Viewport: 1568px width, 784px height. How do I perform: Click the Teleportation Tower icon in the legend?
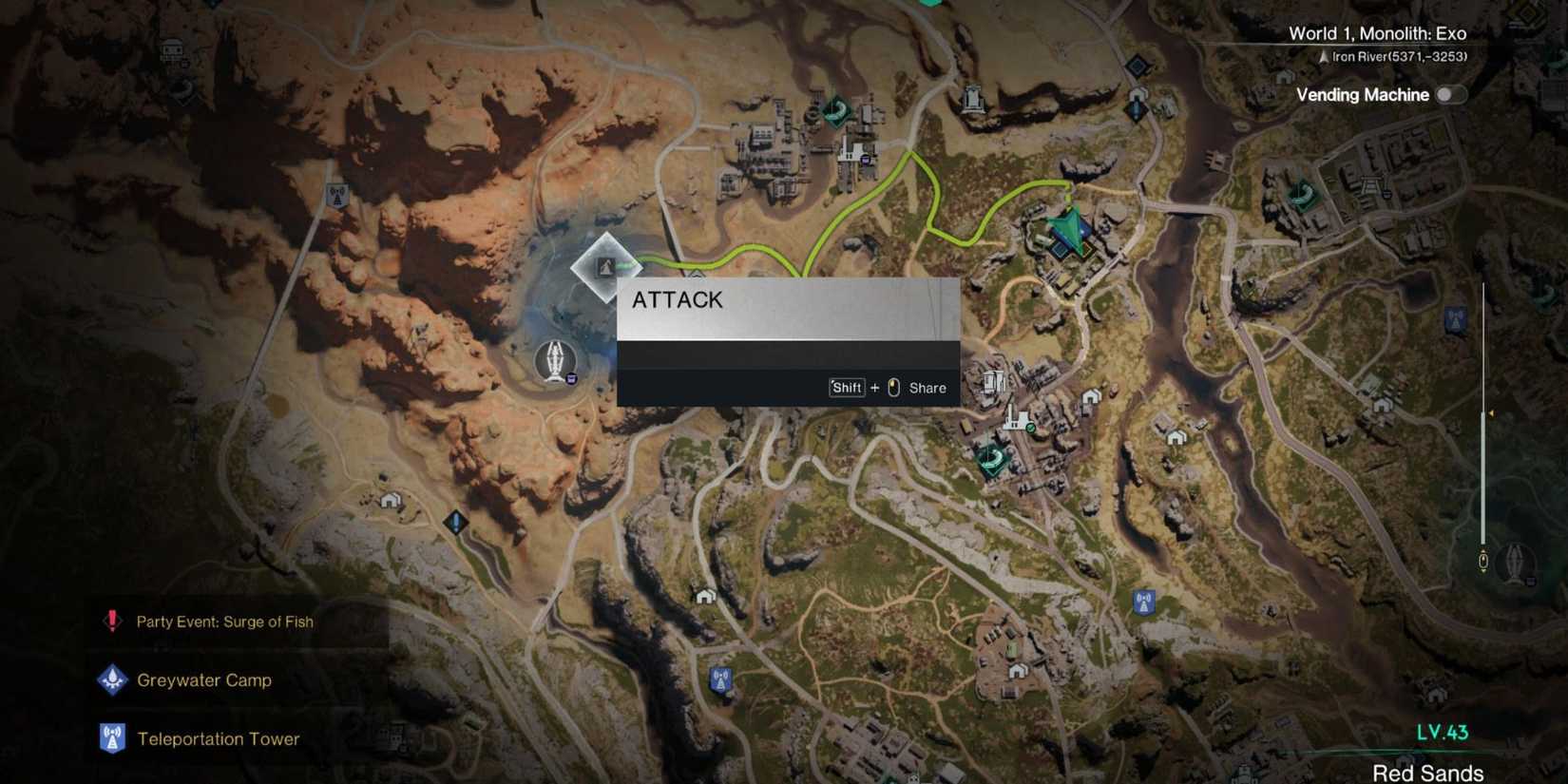point(112,738)
